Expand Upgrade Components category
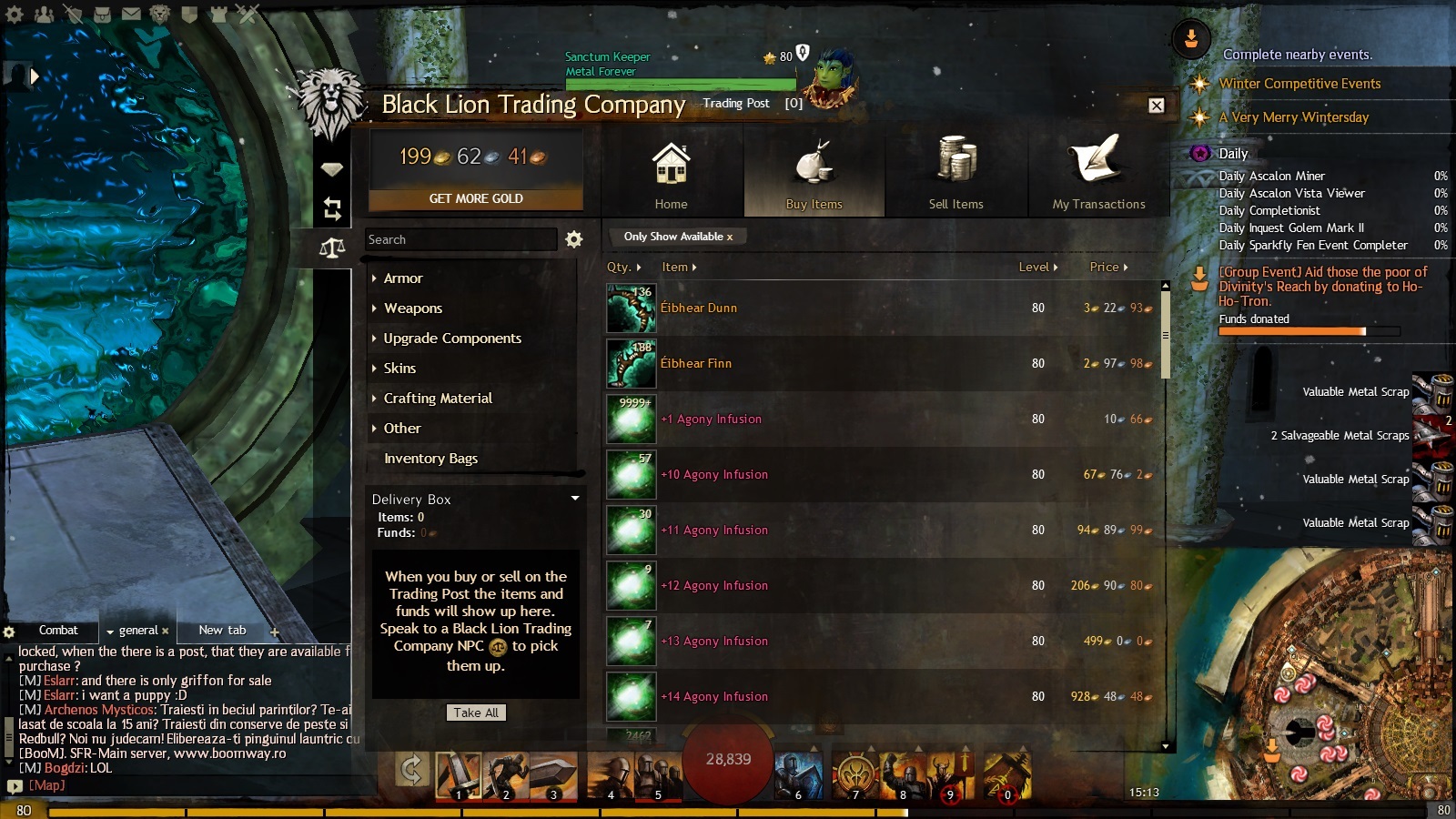 [x=451, y=339]
